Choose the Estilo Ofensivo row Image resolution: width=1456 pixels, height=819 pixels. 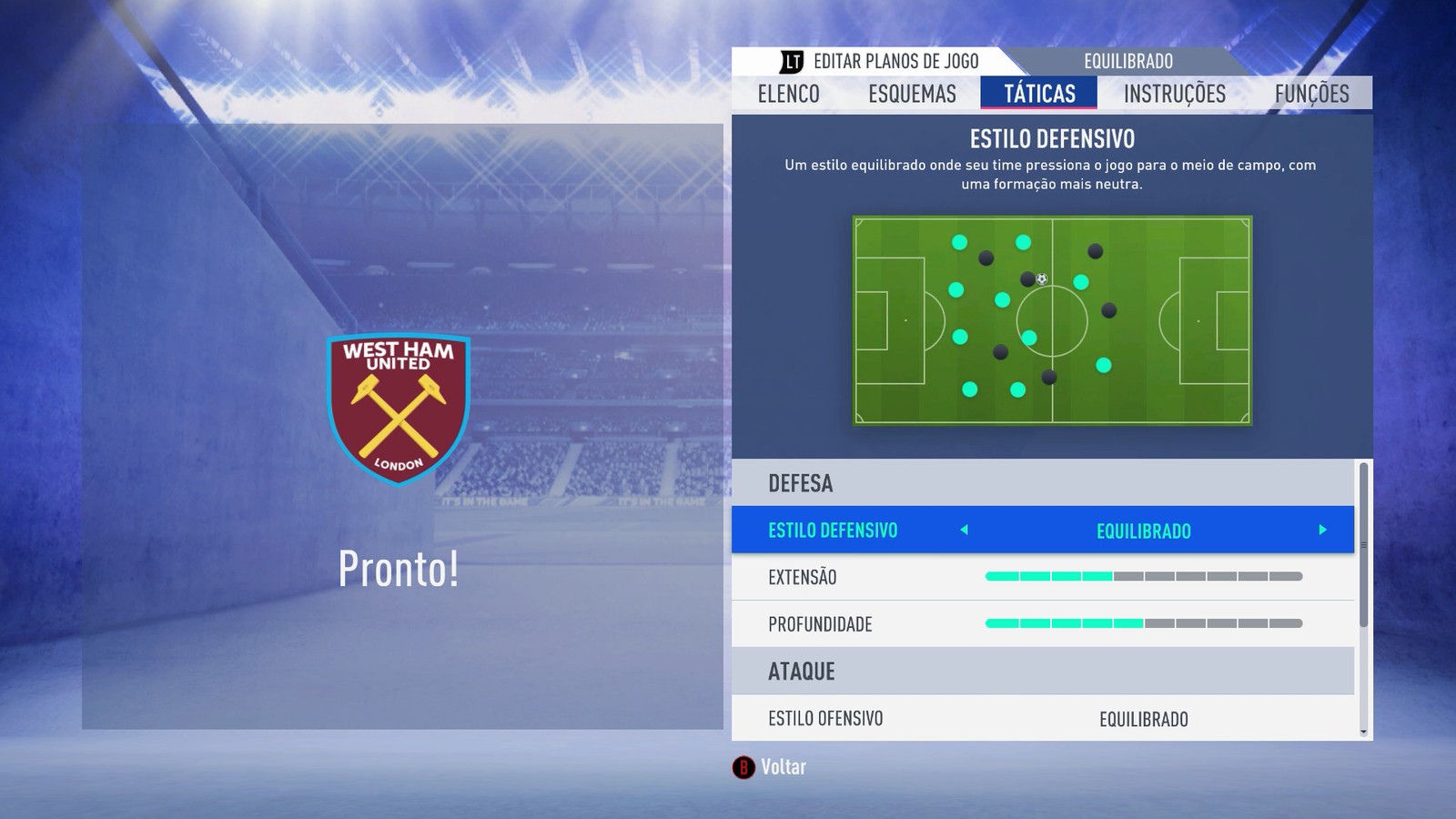[1043, 719]
